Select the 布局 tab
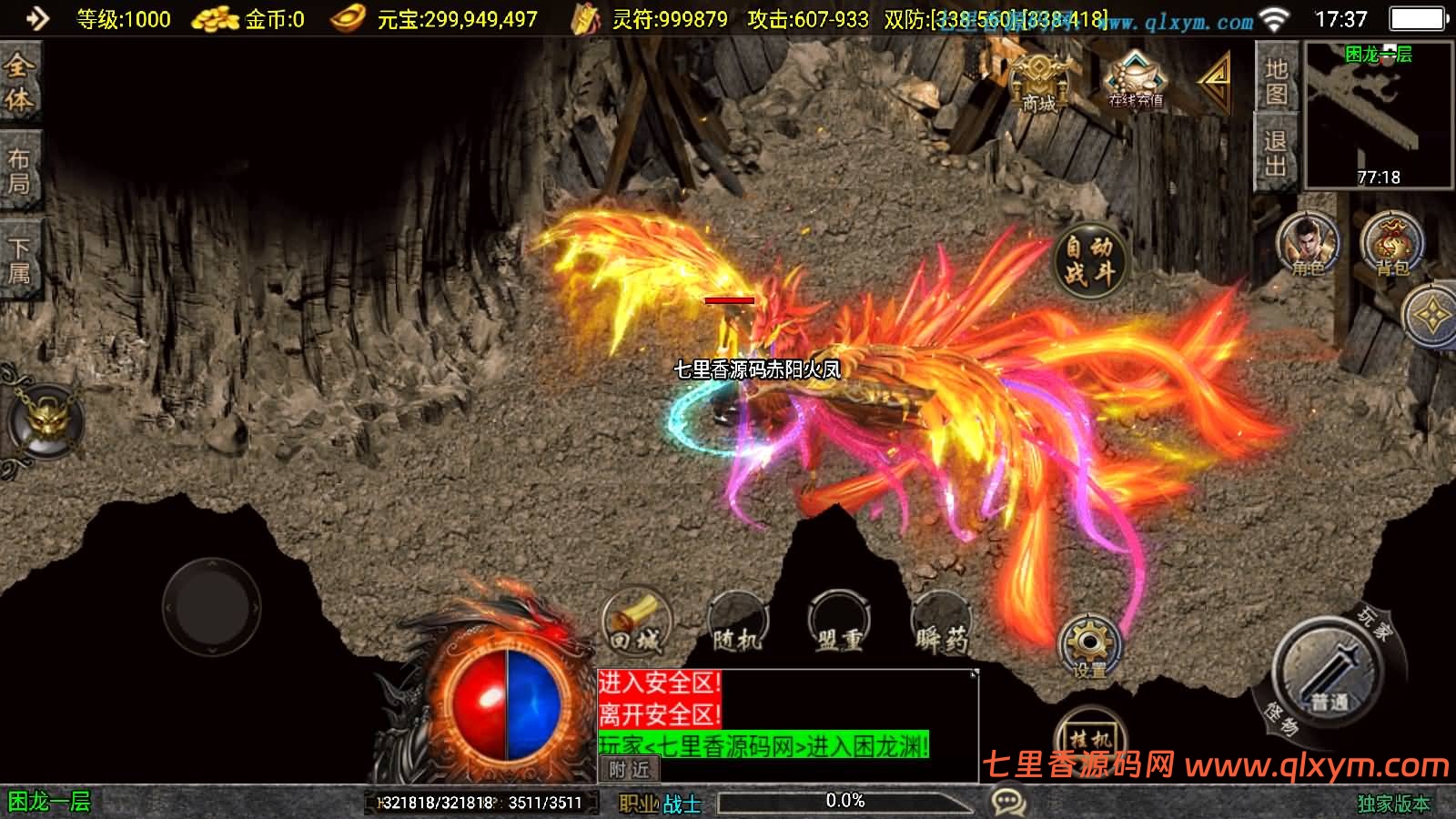Viewport: 1456px width, 819px height. pyautogui.click(x=19, y=171)
